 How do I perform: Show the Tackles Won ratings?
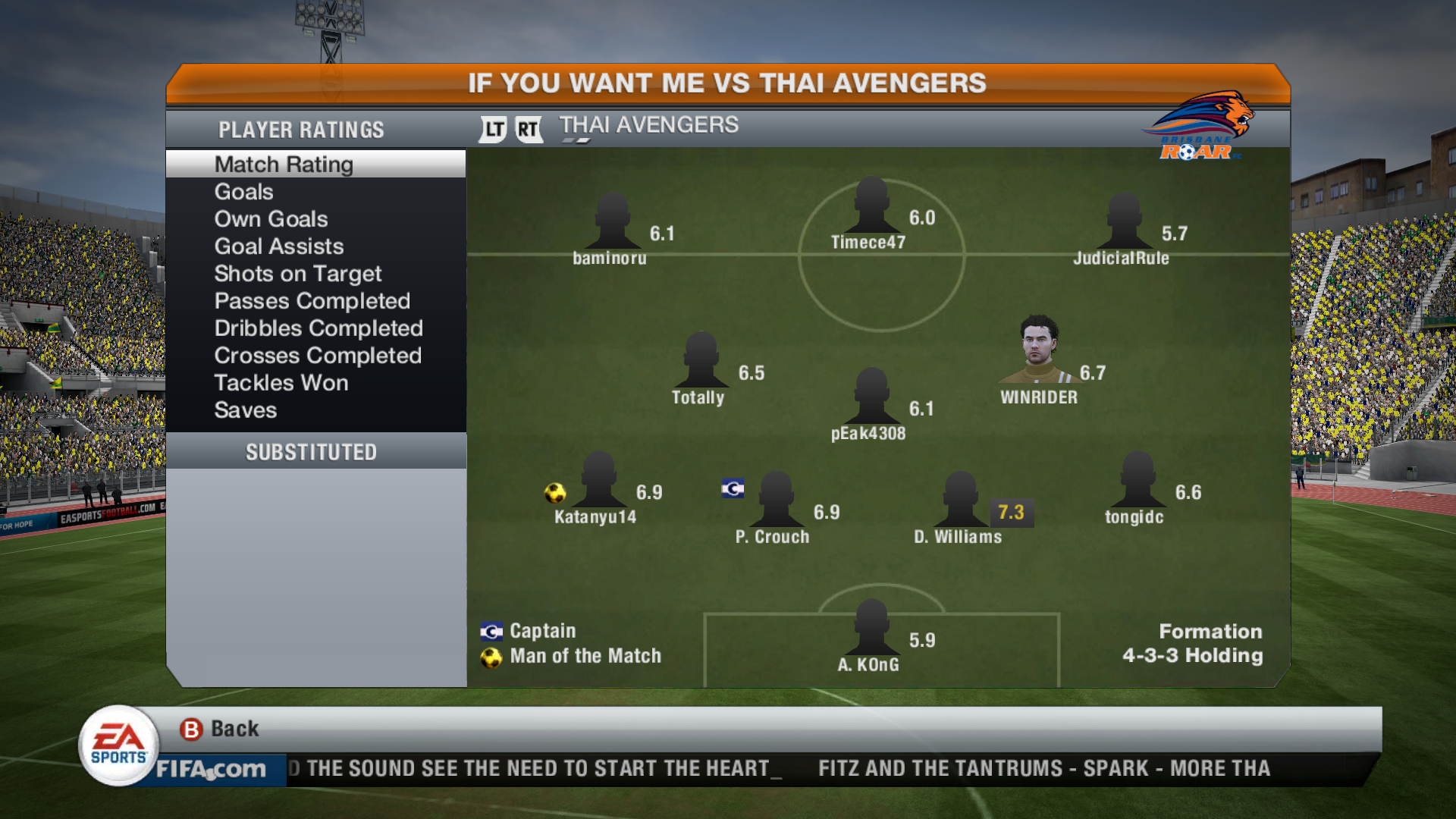281,383
